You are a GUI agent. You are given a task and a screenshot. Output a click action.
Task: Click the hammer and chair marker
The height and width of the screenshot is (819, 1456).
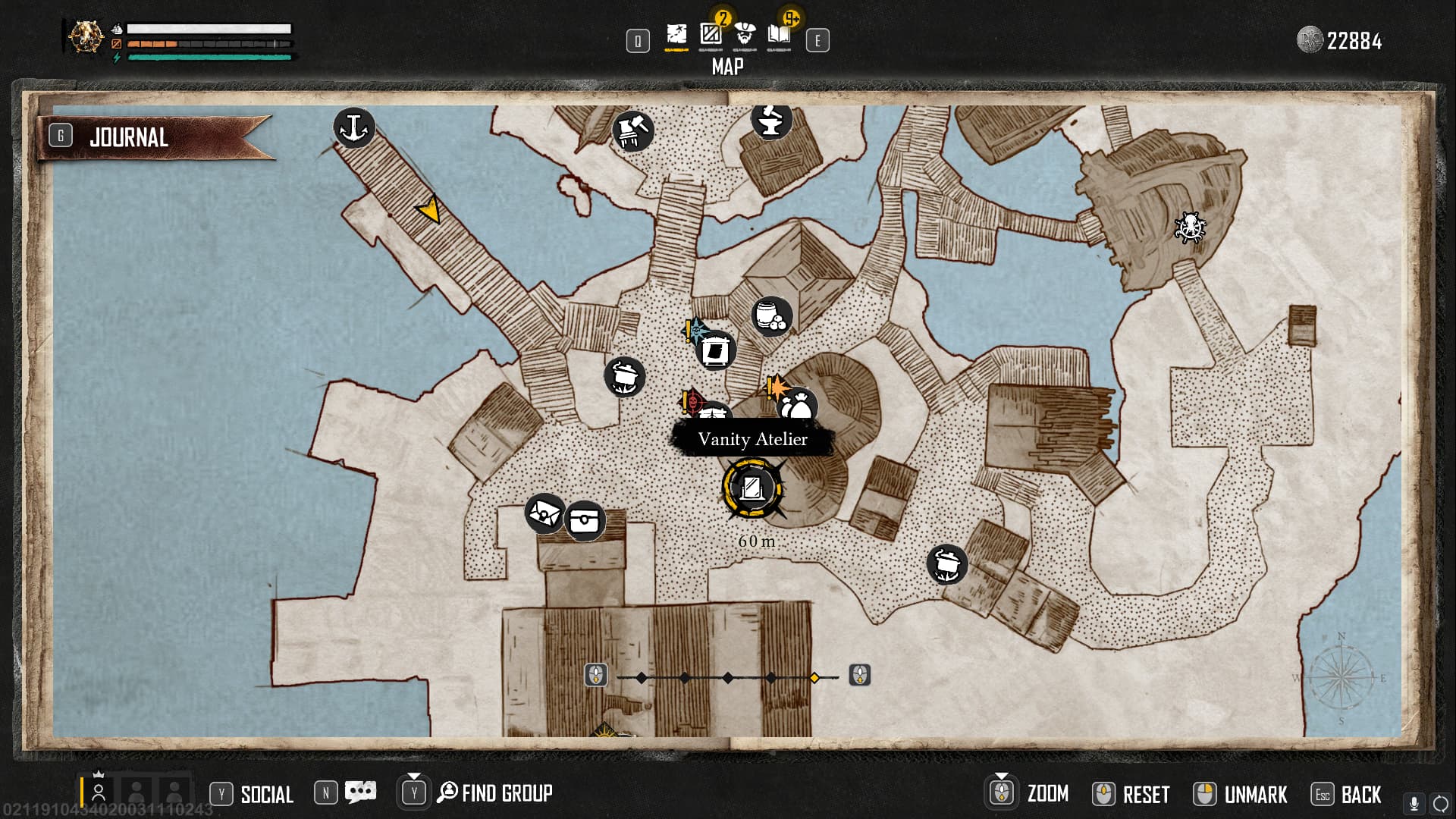(632, 130)
